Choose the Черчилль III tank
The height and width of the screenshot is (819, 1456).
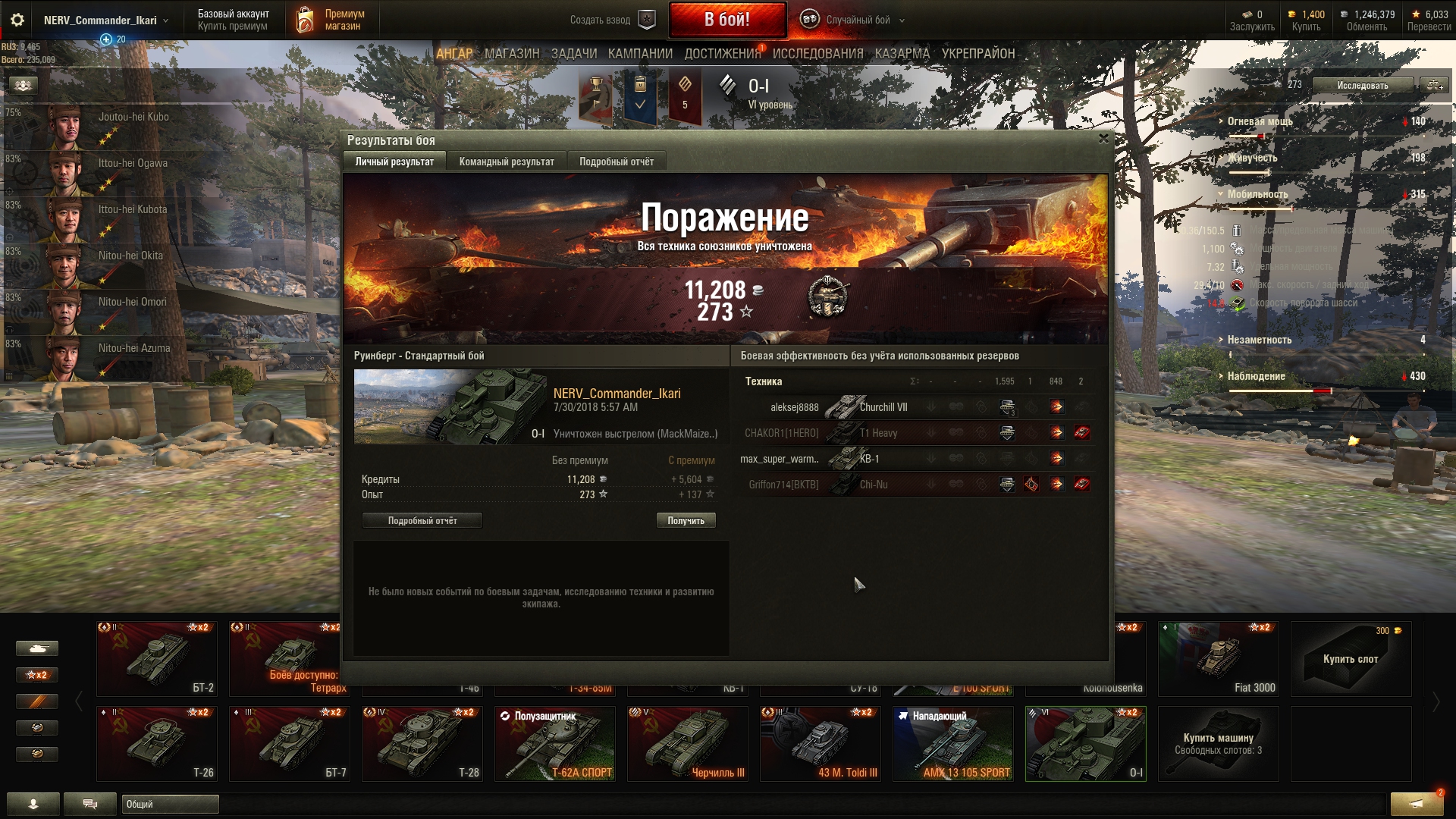point(688,744)
